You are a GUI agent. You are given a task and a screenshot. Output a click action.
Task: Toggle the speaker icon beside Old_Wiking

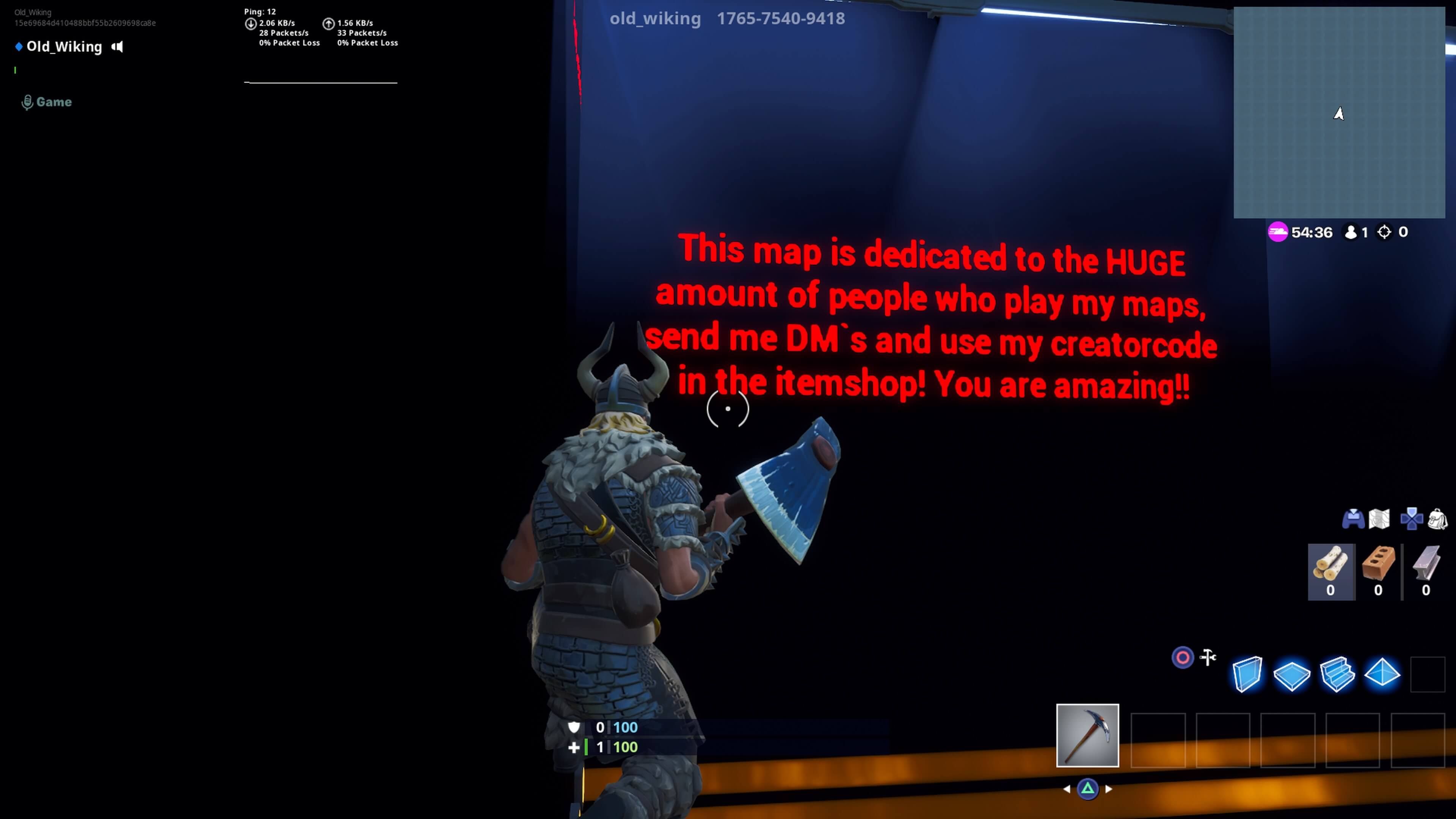[x=117, y=47]
